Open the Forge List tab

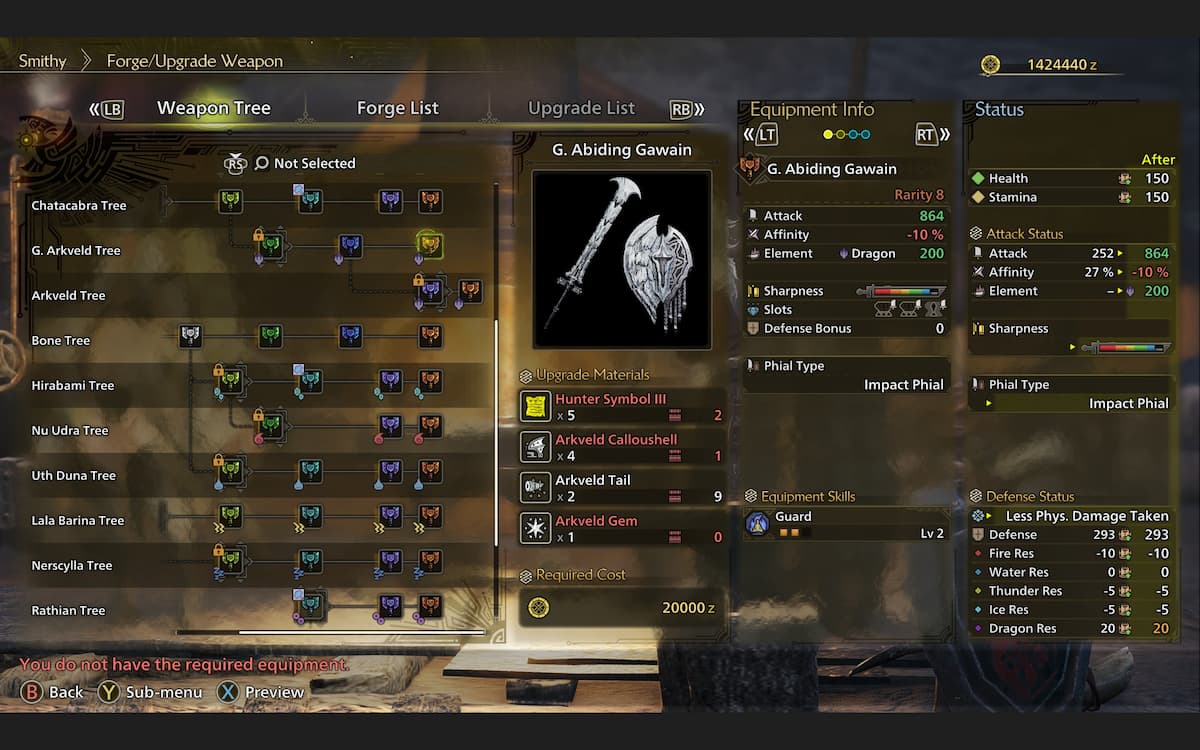[397, 108]
